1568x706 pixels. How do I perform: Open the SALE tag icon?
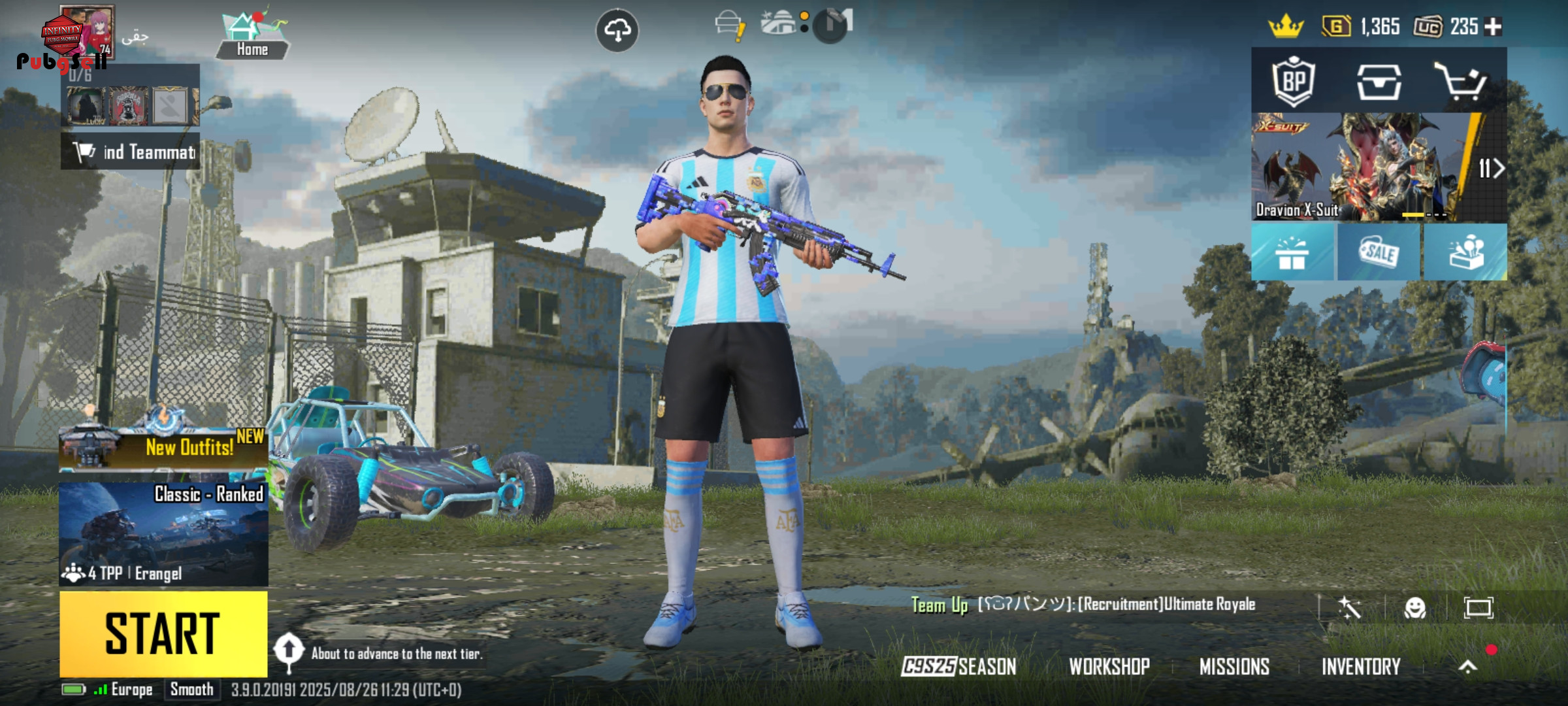pos(1379,253)
